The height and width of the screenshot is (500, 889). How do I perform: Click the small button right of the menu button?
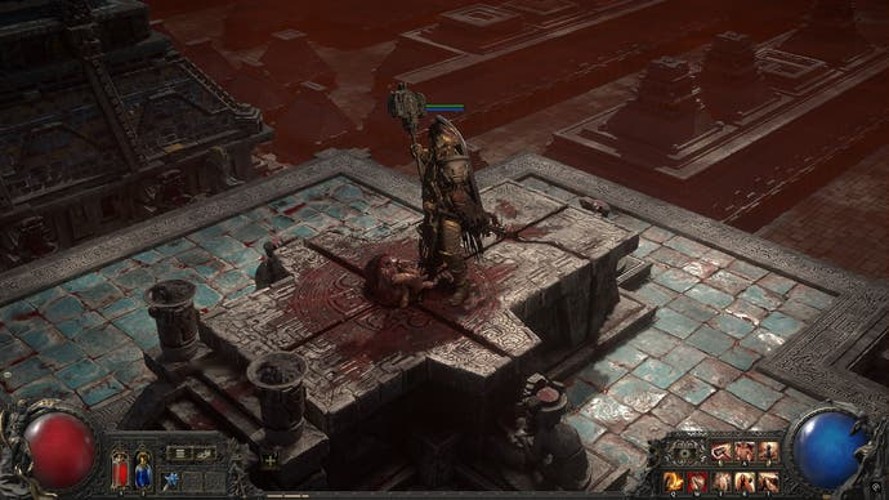(x=204, y=453)
